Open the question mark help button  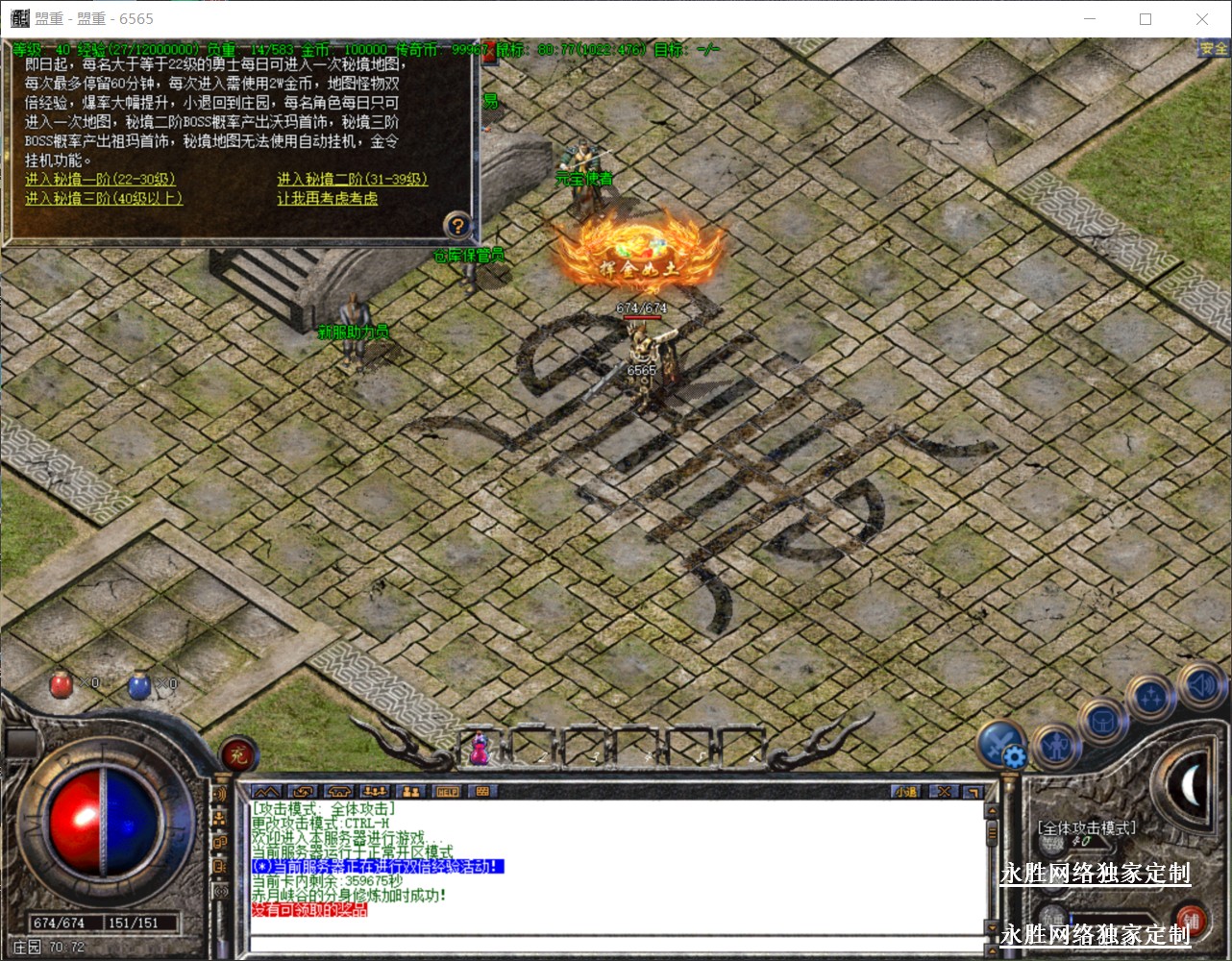[458, 226]
